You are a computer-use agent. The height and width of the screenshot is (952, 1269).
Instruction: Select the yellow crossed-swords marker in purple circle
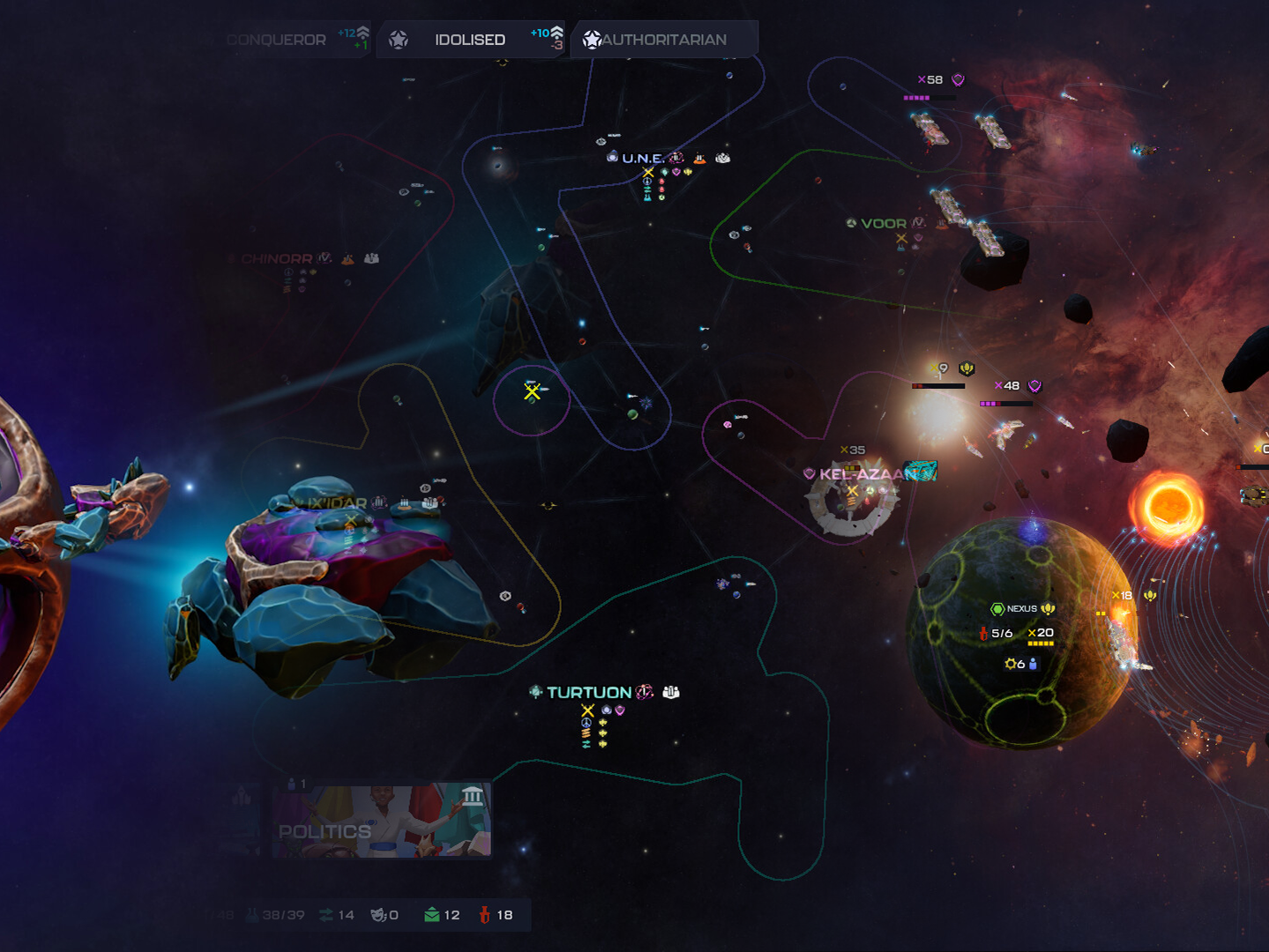pyautogui.click(x=532, y=392)
